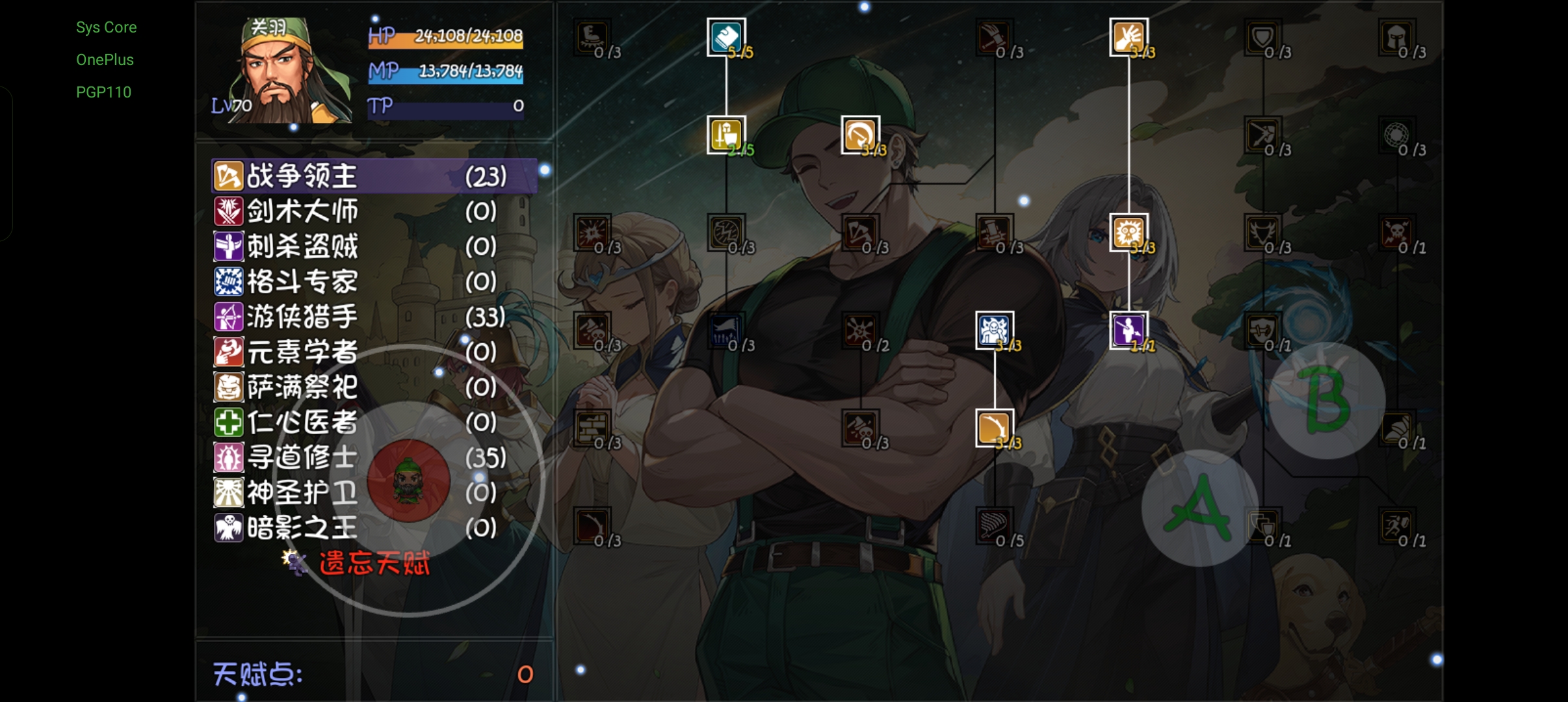Switch to the 剑术大师 talent tree
This screenshot has width=1568, height=702.
click(302, 211)
